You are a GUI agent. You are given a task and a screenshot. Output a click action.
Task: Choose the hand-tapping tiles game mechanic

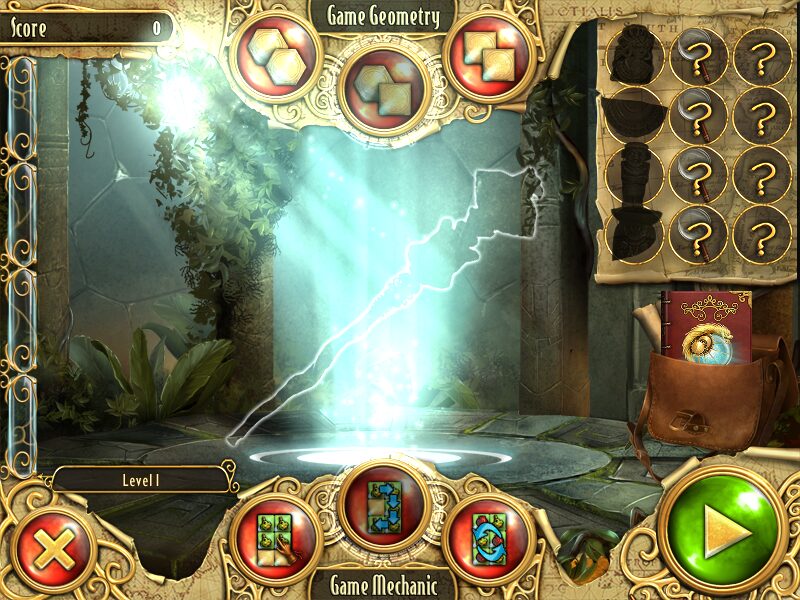(276, 539)
